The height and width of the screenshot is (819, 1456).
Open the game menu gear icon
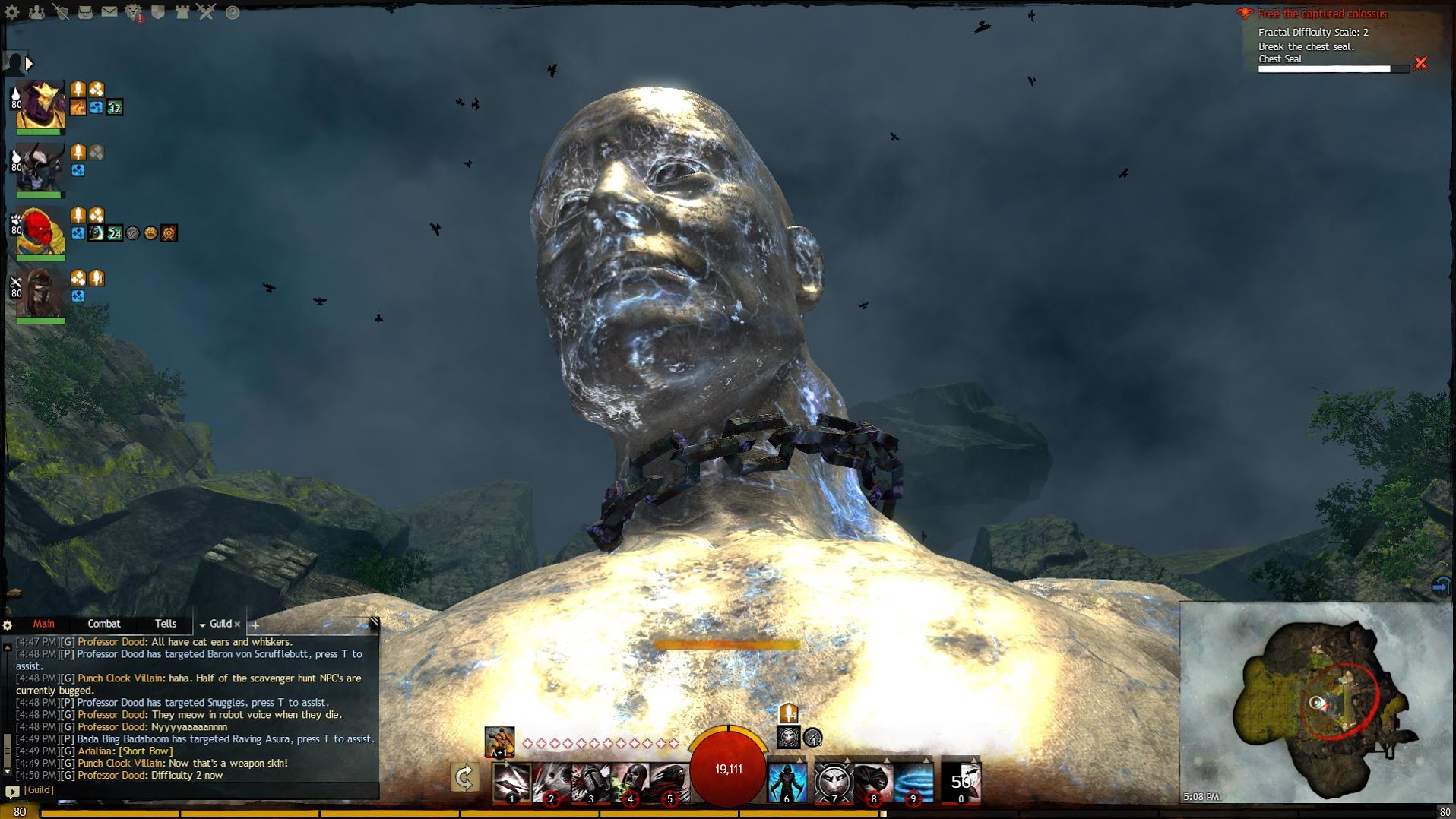12,12
